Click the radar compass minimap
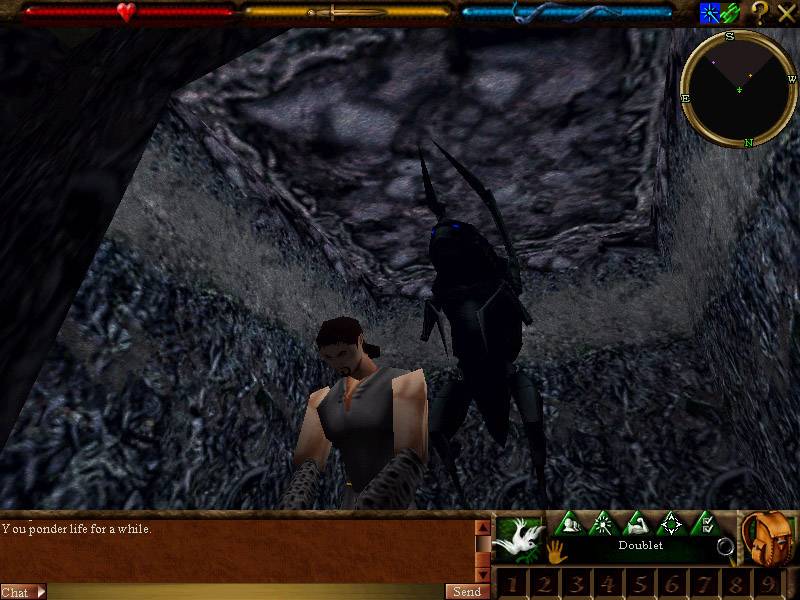 [x=738, y=90]
